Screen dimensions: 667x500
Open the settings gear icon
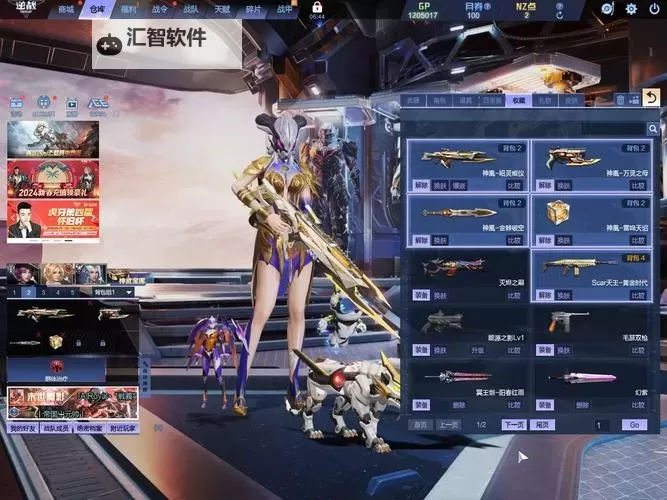point(630,9)
